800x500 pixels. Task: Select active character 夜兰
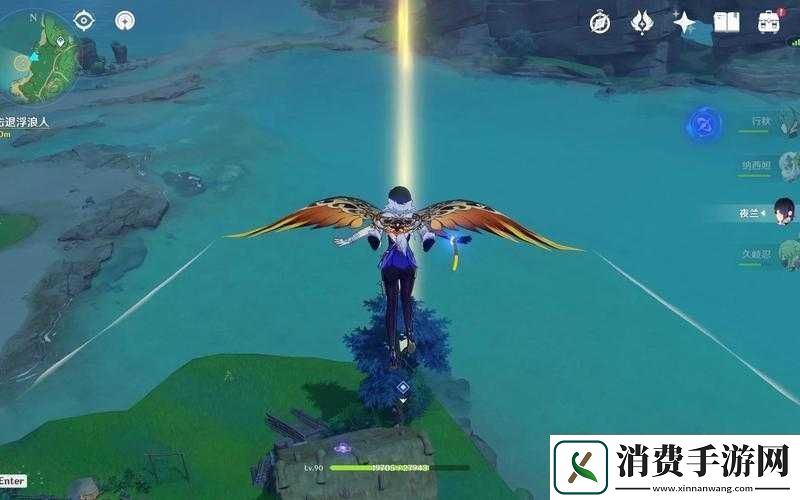point(770,212)
